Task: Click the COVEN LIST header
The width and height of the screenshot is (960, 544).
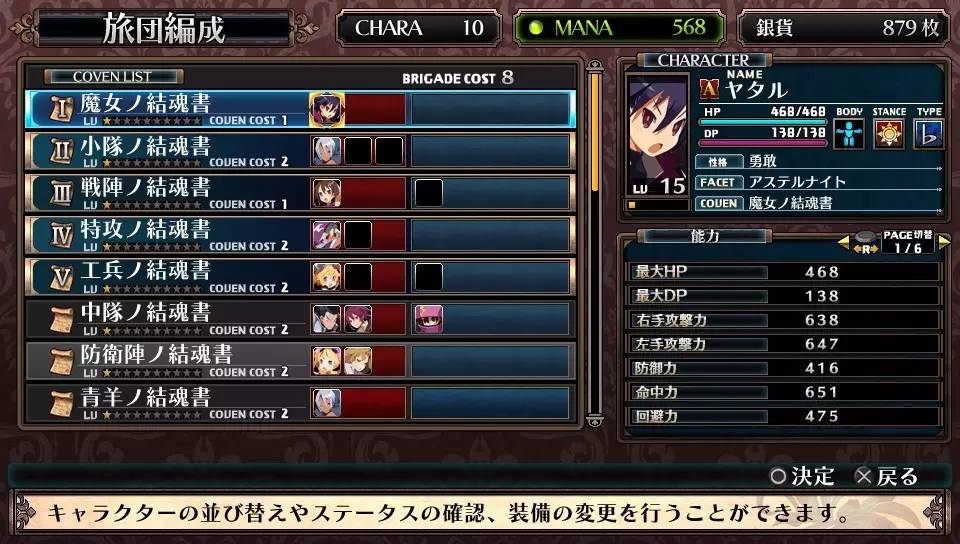Action: coord(112,76)
